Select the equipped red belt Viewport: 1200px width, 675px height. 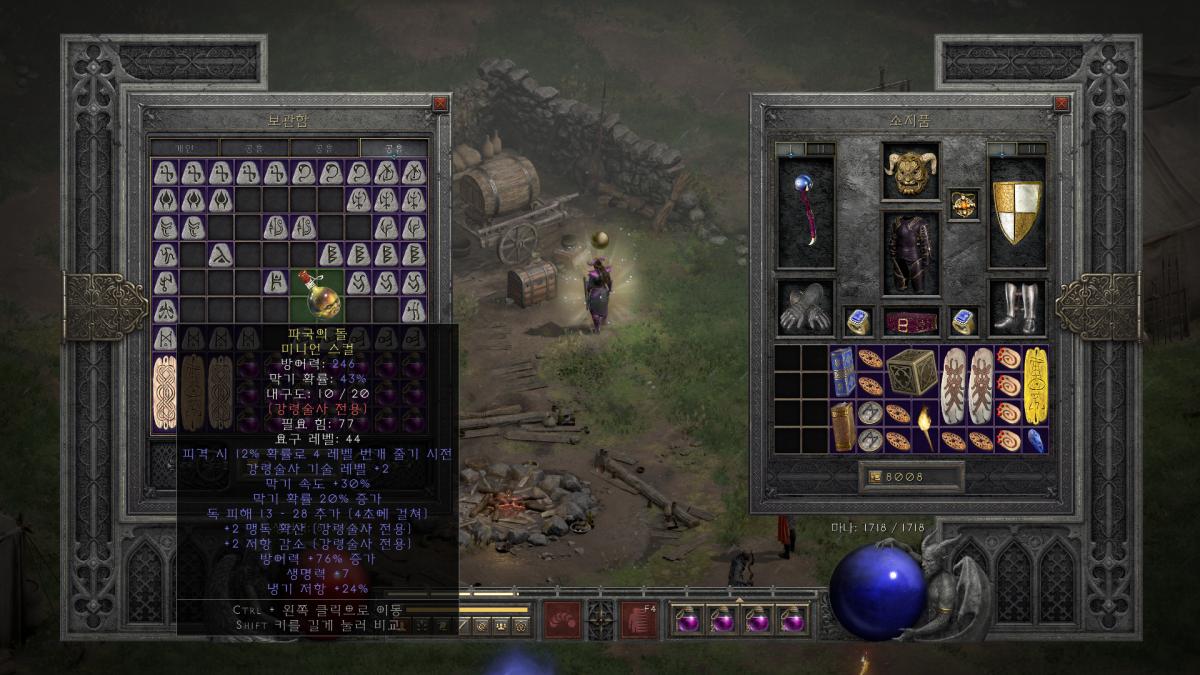(x=910, y=322)
